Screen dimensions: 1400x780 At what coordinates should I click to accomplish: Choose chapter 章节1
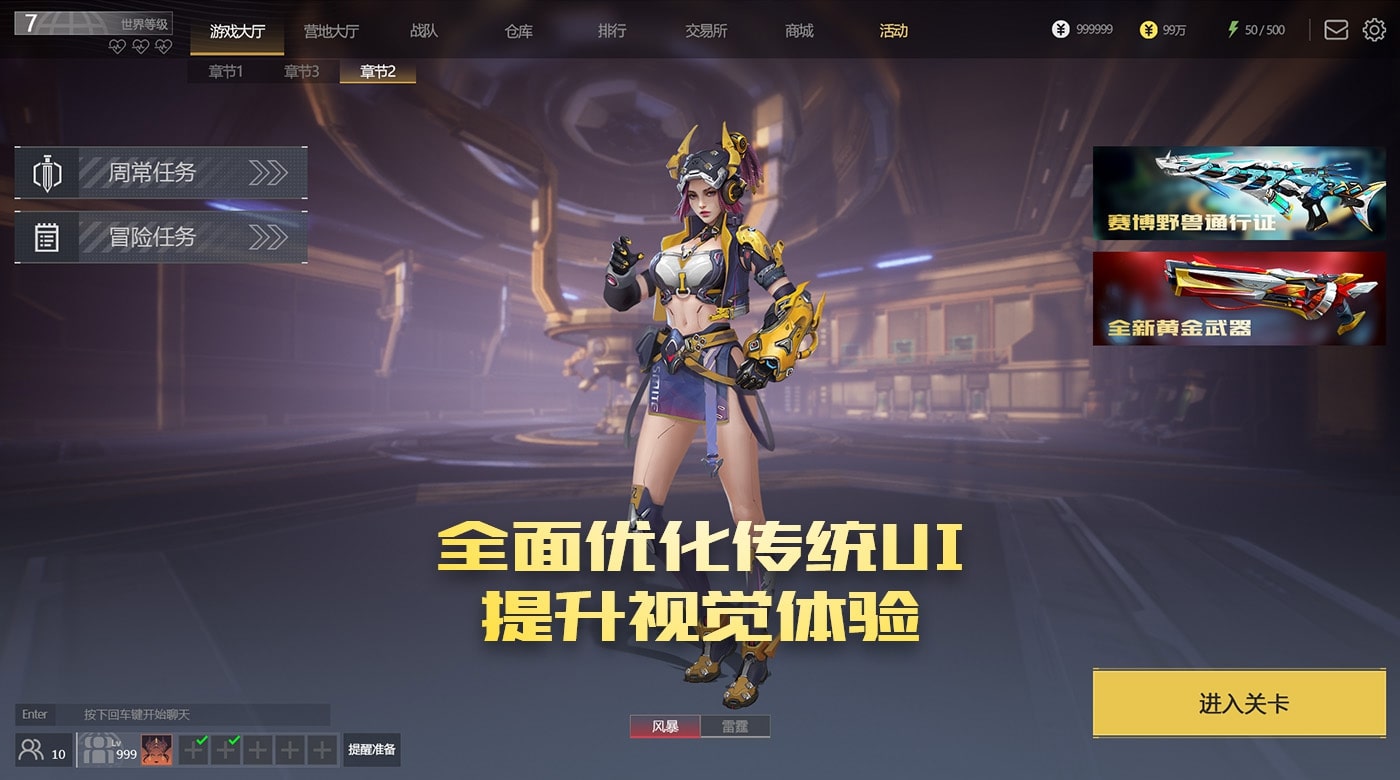[x=225, y=71]
